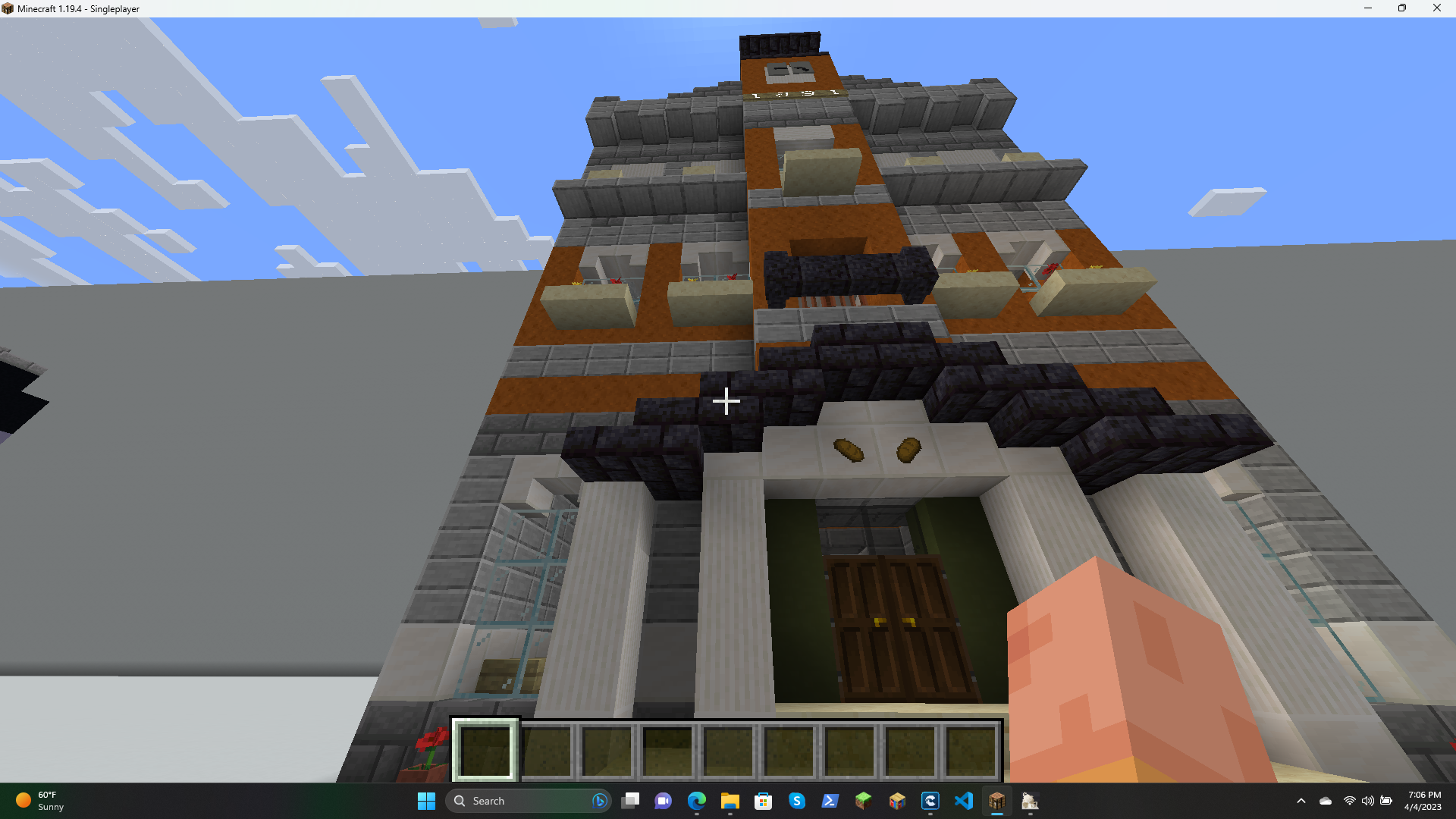1456x819 pixels.
Task: Open the blue circular-arrow app on taskbar
Action: [930, 802]
